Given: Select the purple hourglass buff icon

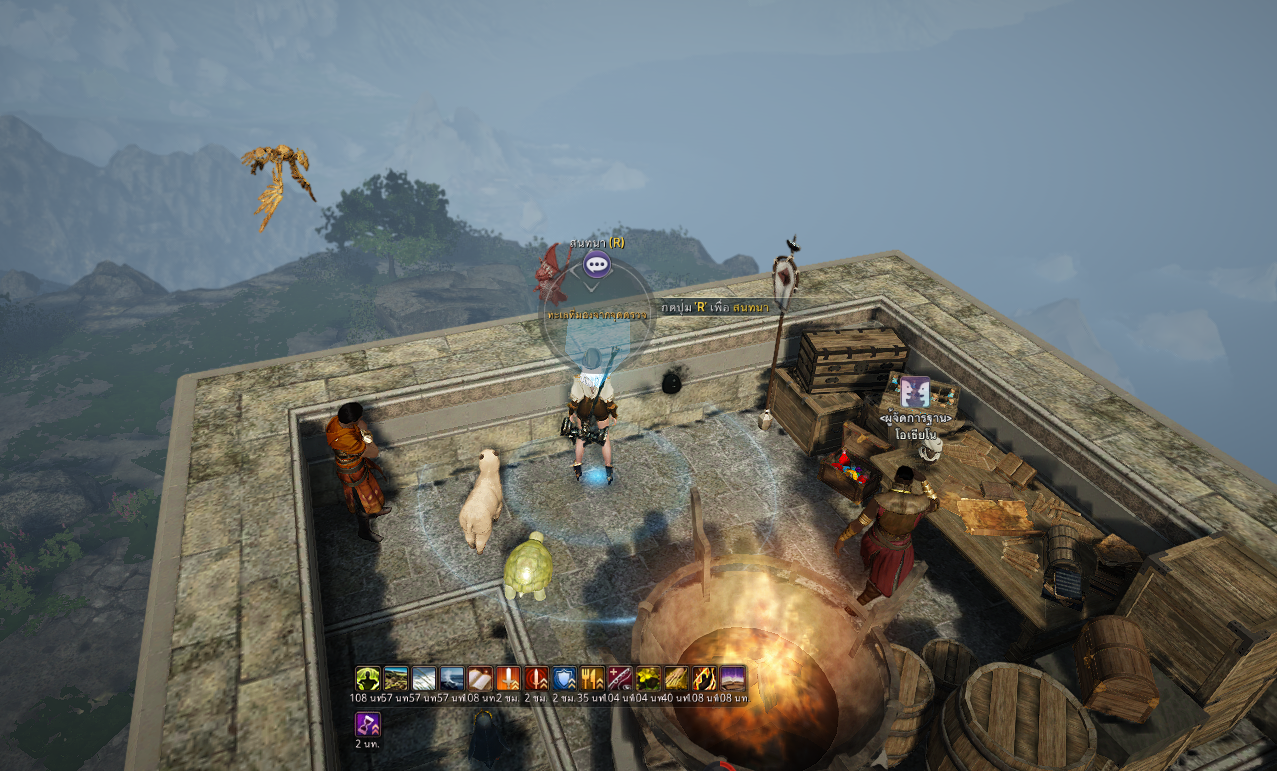Looking at the screenshot, I should 368,724.
